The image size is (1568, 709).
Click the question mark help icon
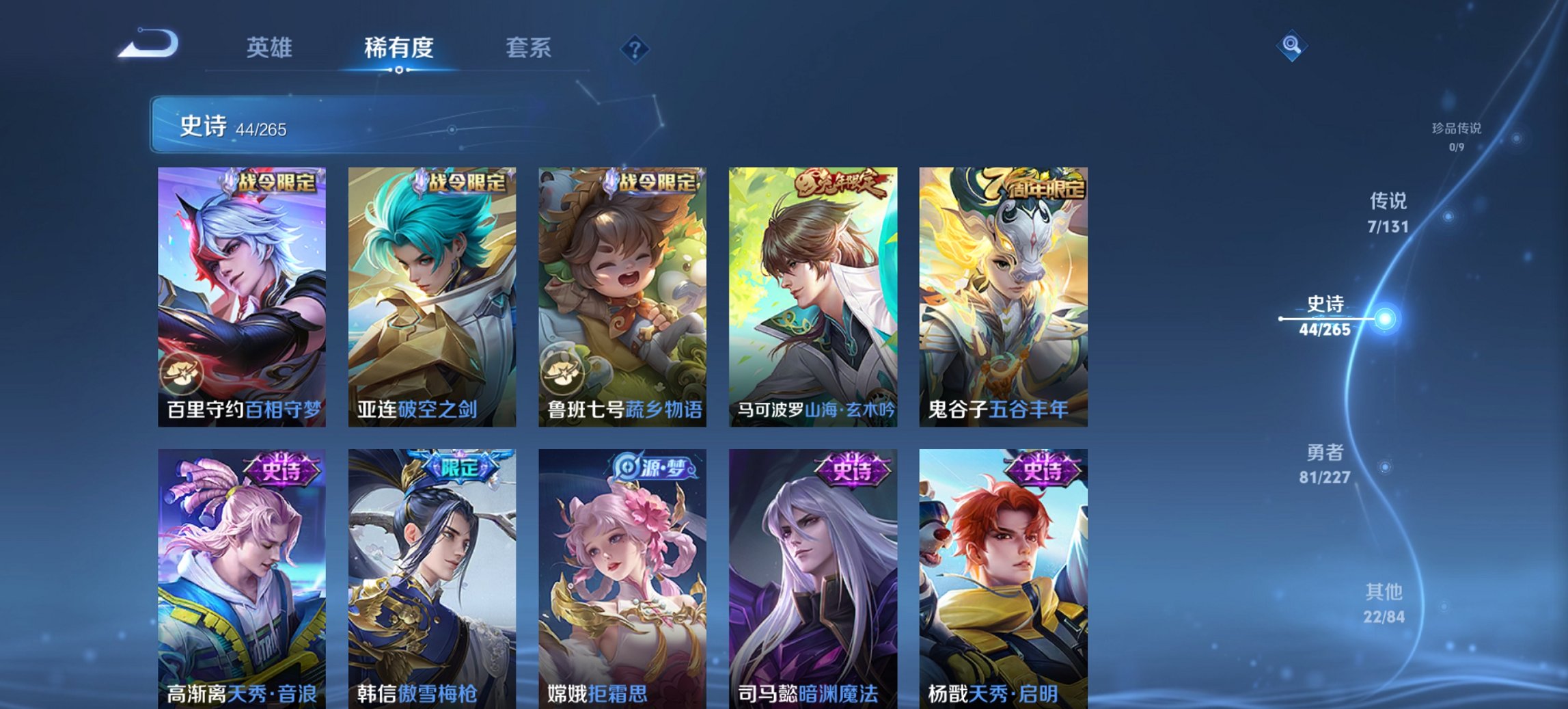[x=635, y=48]
